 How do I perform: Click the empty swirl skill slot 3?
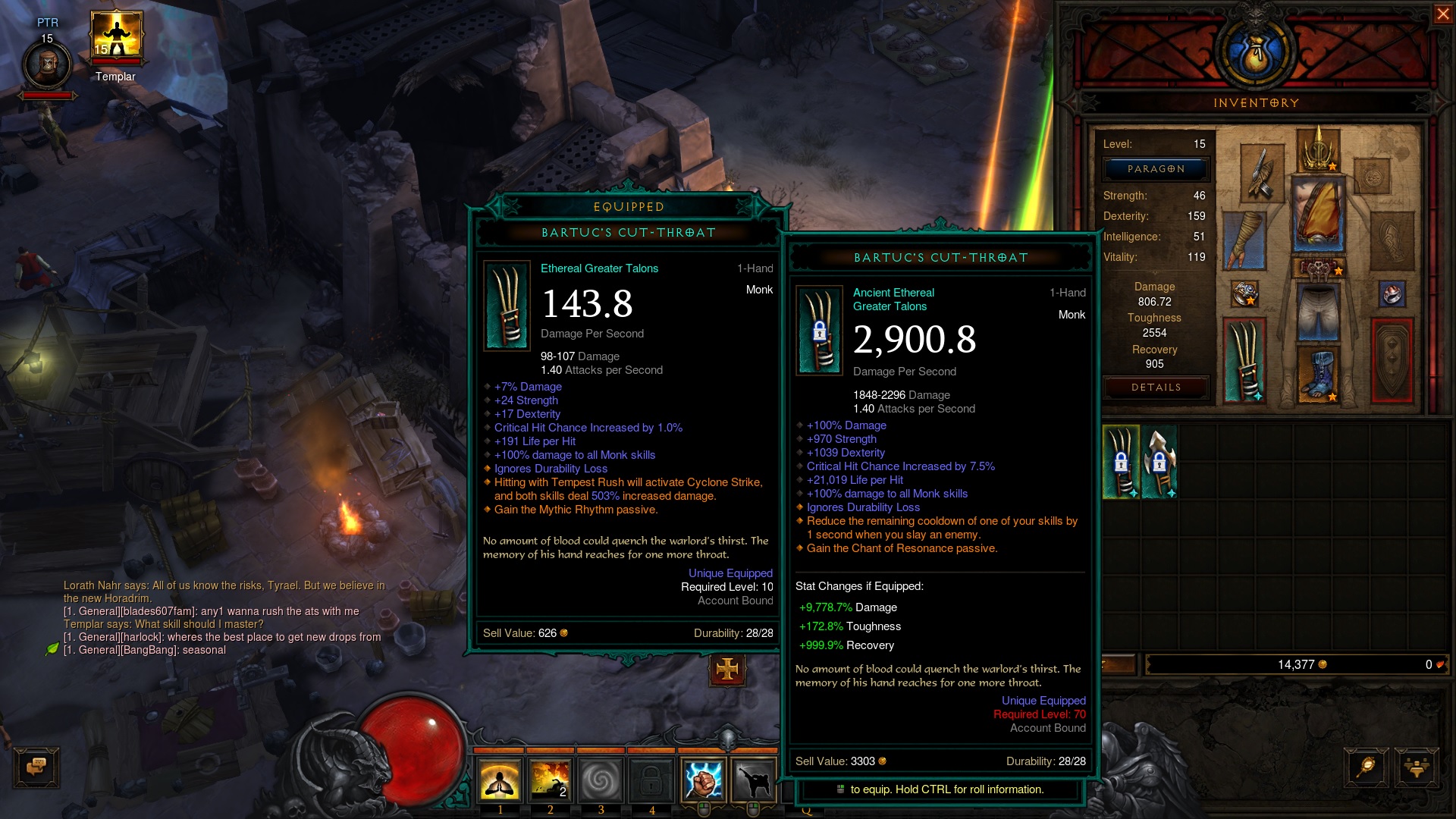[x=601, y=780]
